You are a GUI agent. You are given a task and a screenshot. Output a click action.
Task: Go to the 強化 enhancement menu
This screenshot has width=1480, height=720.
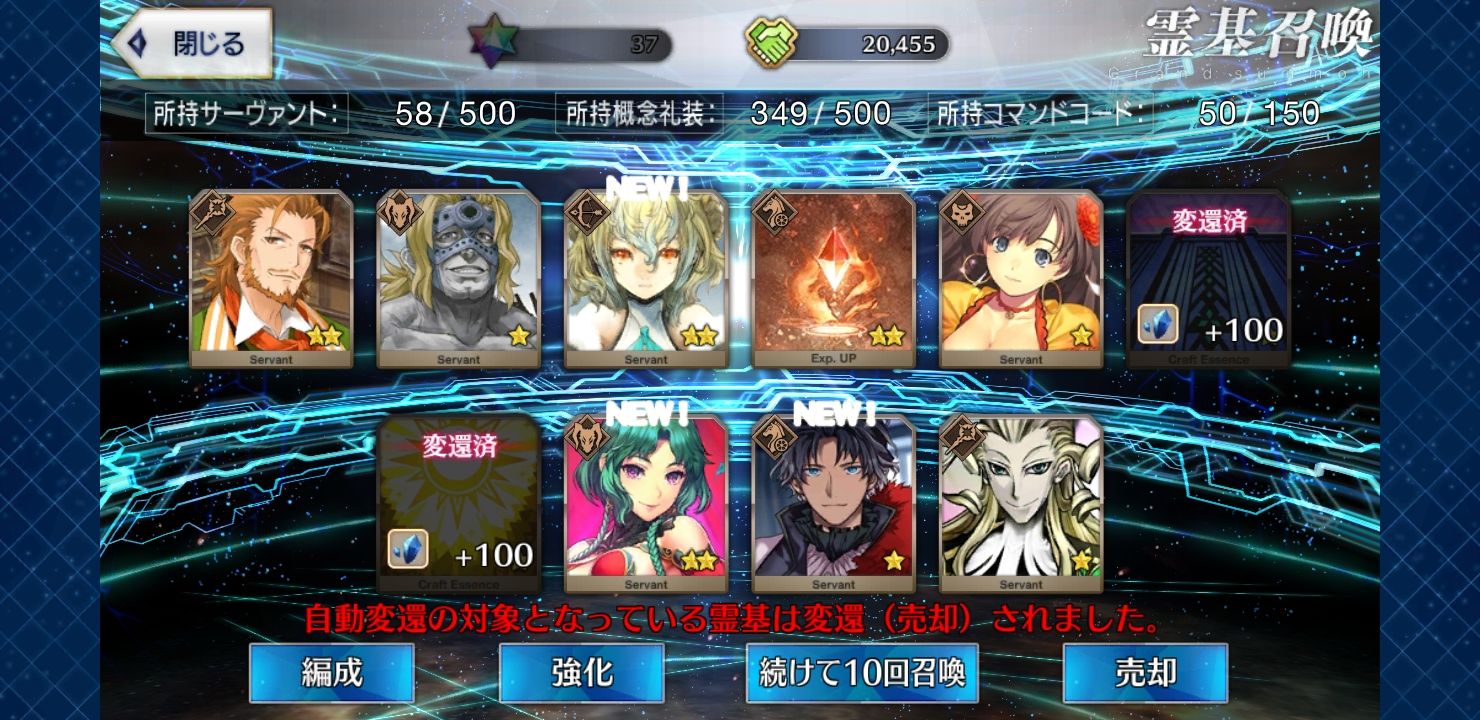[x=581, y=672]
